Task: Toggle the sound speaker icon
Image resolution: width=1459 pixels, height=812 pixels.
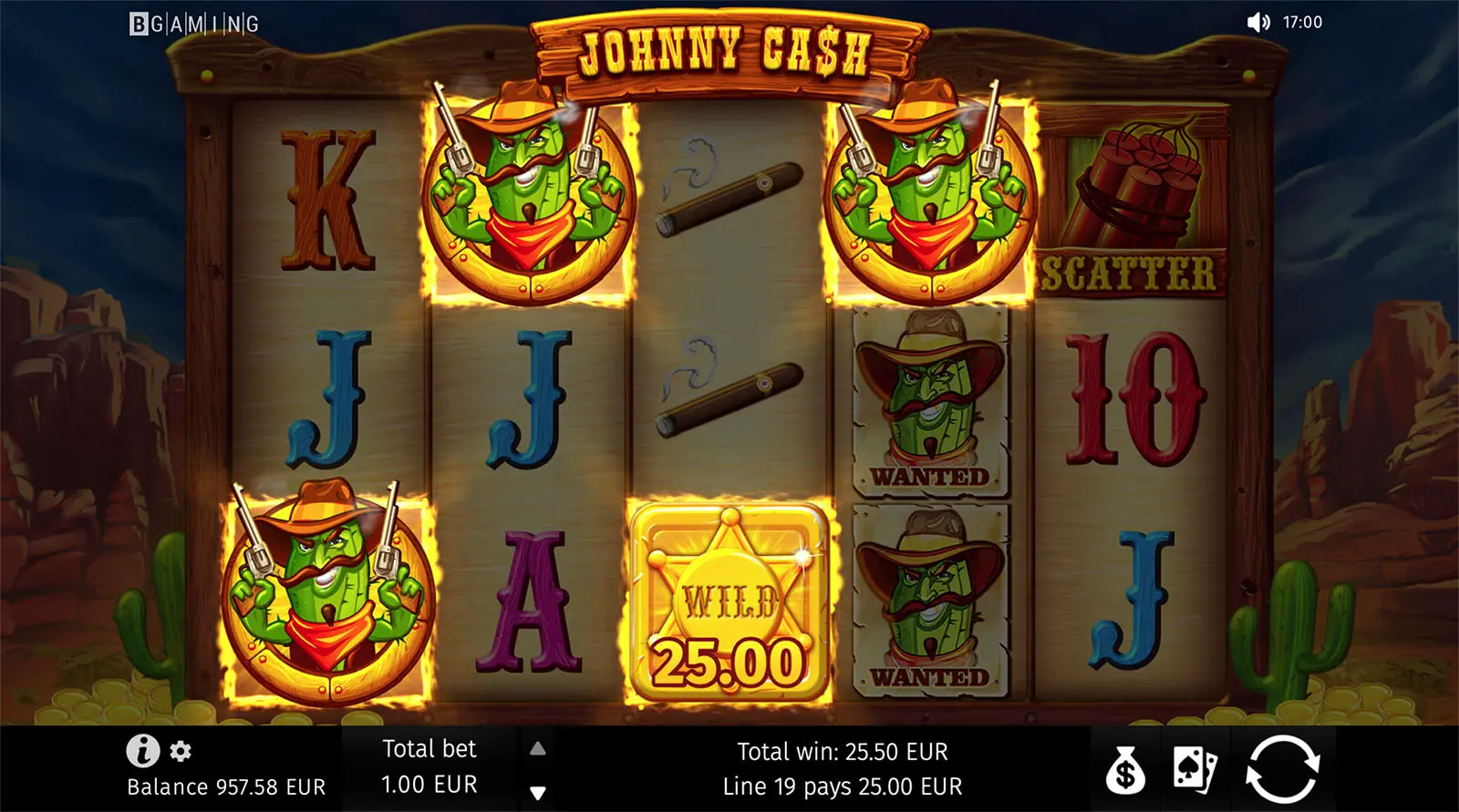Action: [x=1258, y=22]
